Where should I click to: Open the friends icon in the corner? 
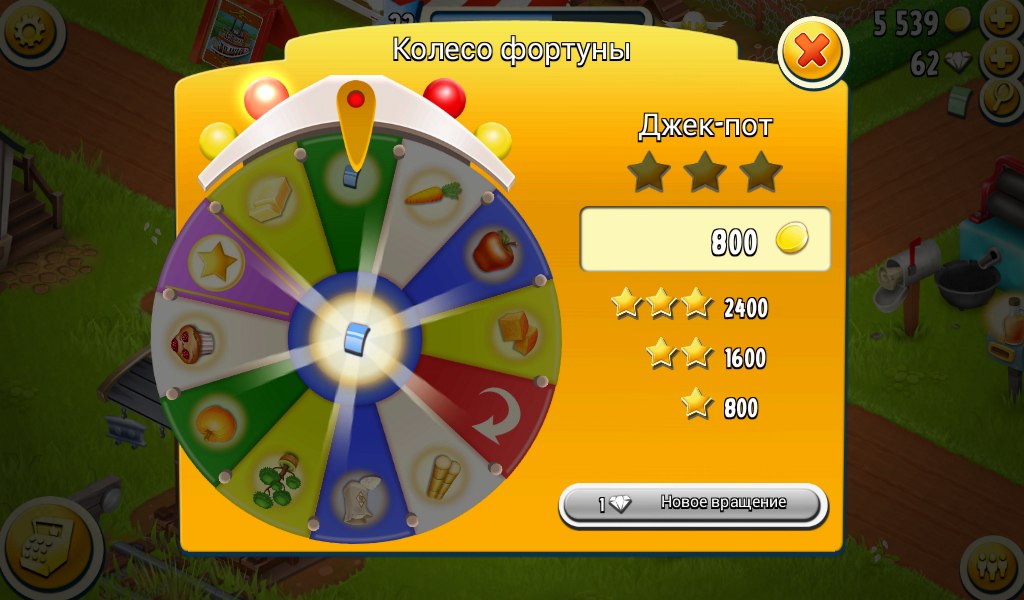point(993,569)
